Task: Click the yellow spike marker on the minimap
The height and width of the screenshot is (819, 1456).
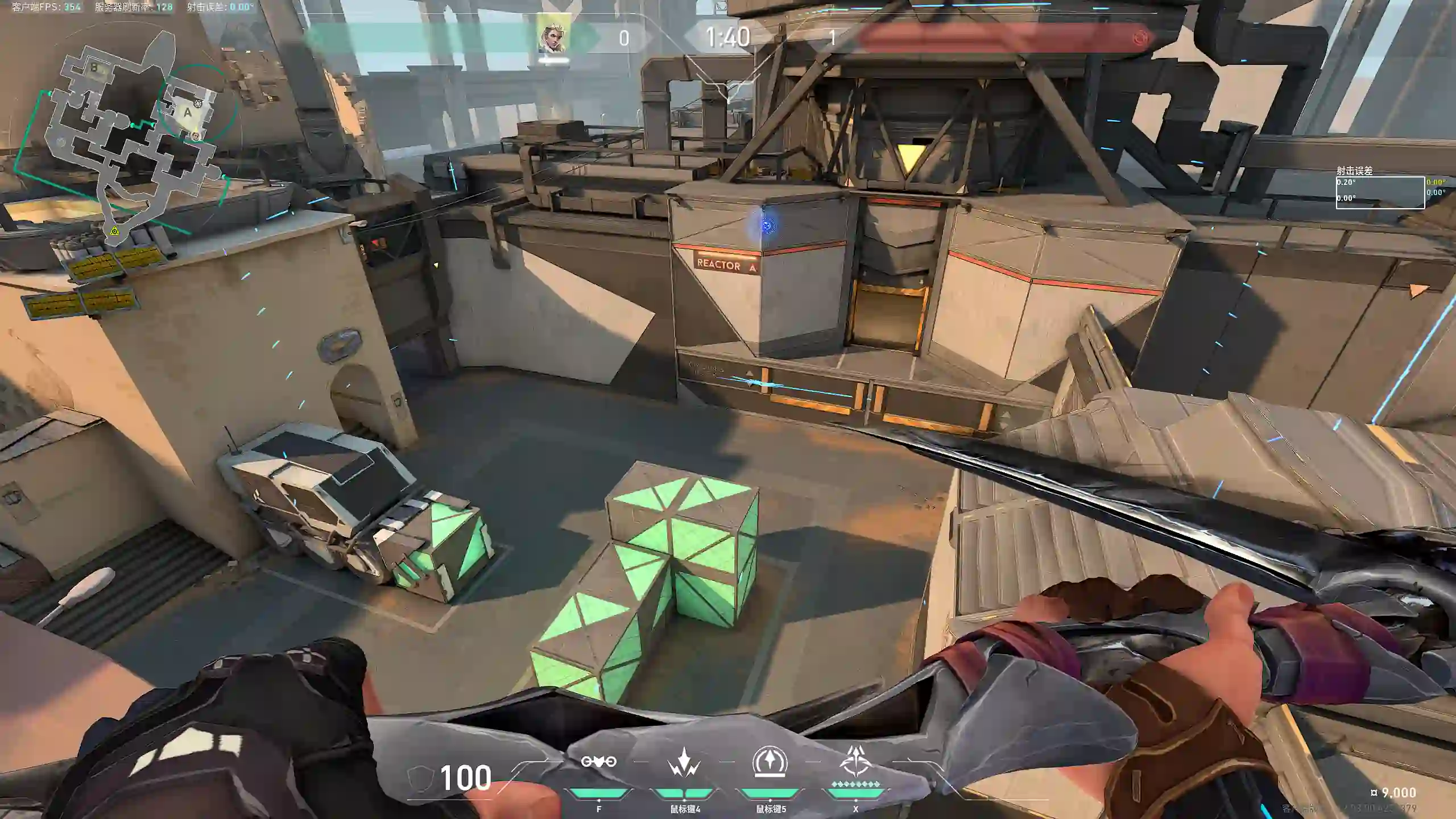Action: point(115,230)
